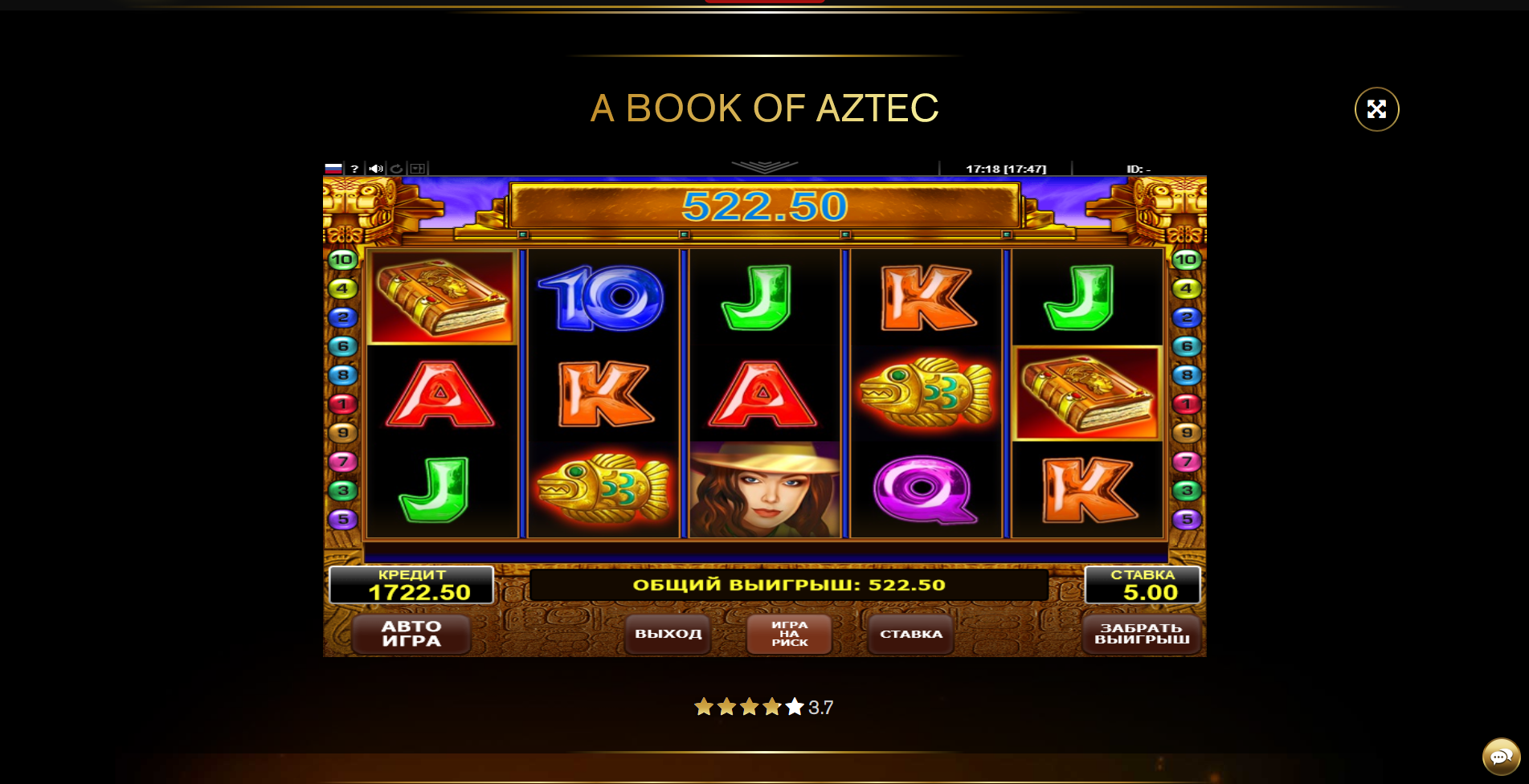
Task: Open help with the question mark icon
Action: [x=354, y=169]
